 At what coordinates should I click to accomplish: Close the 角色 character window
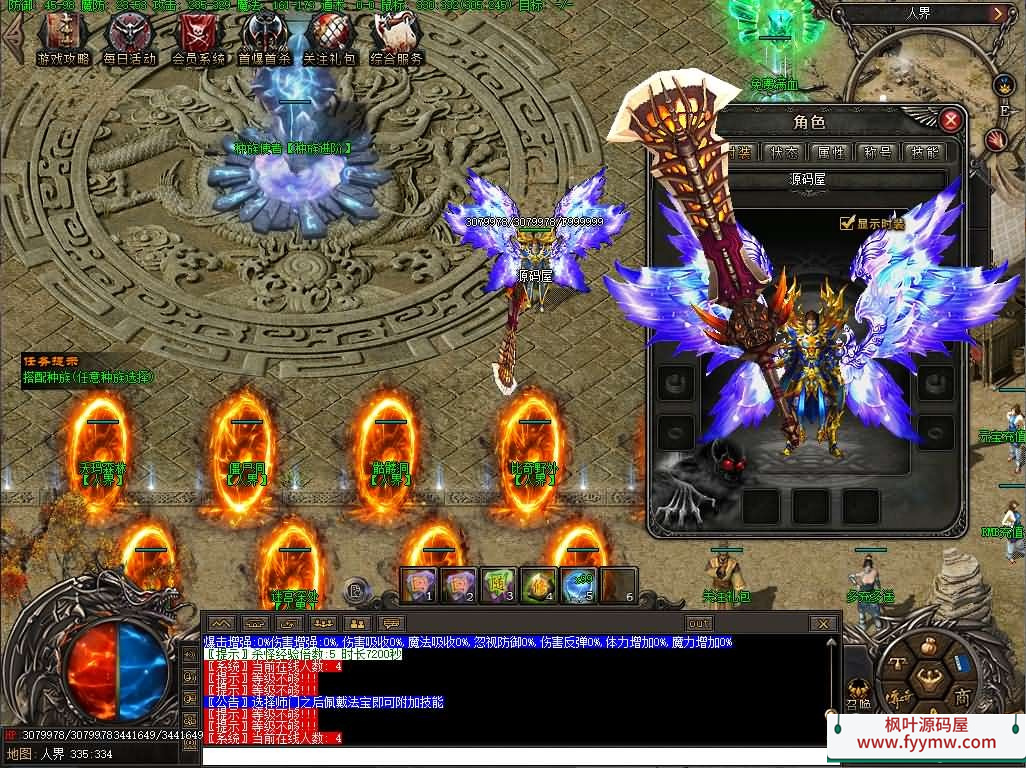pyautogui.click(x=950, y=121)
